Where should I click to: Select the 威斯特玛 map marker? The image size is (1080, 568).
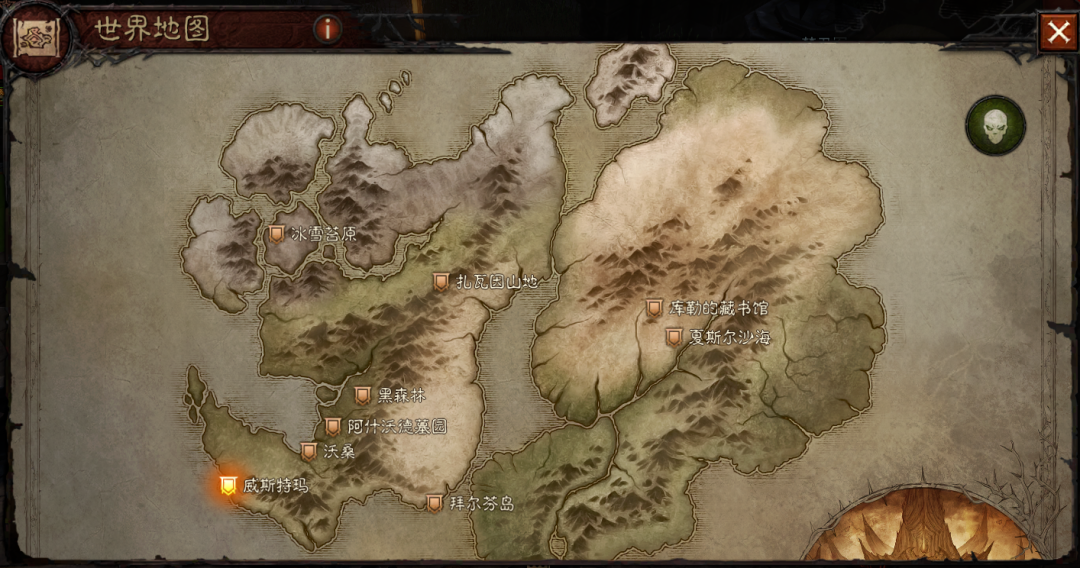pyautogui.click(x=228, y=486)
